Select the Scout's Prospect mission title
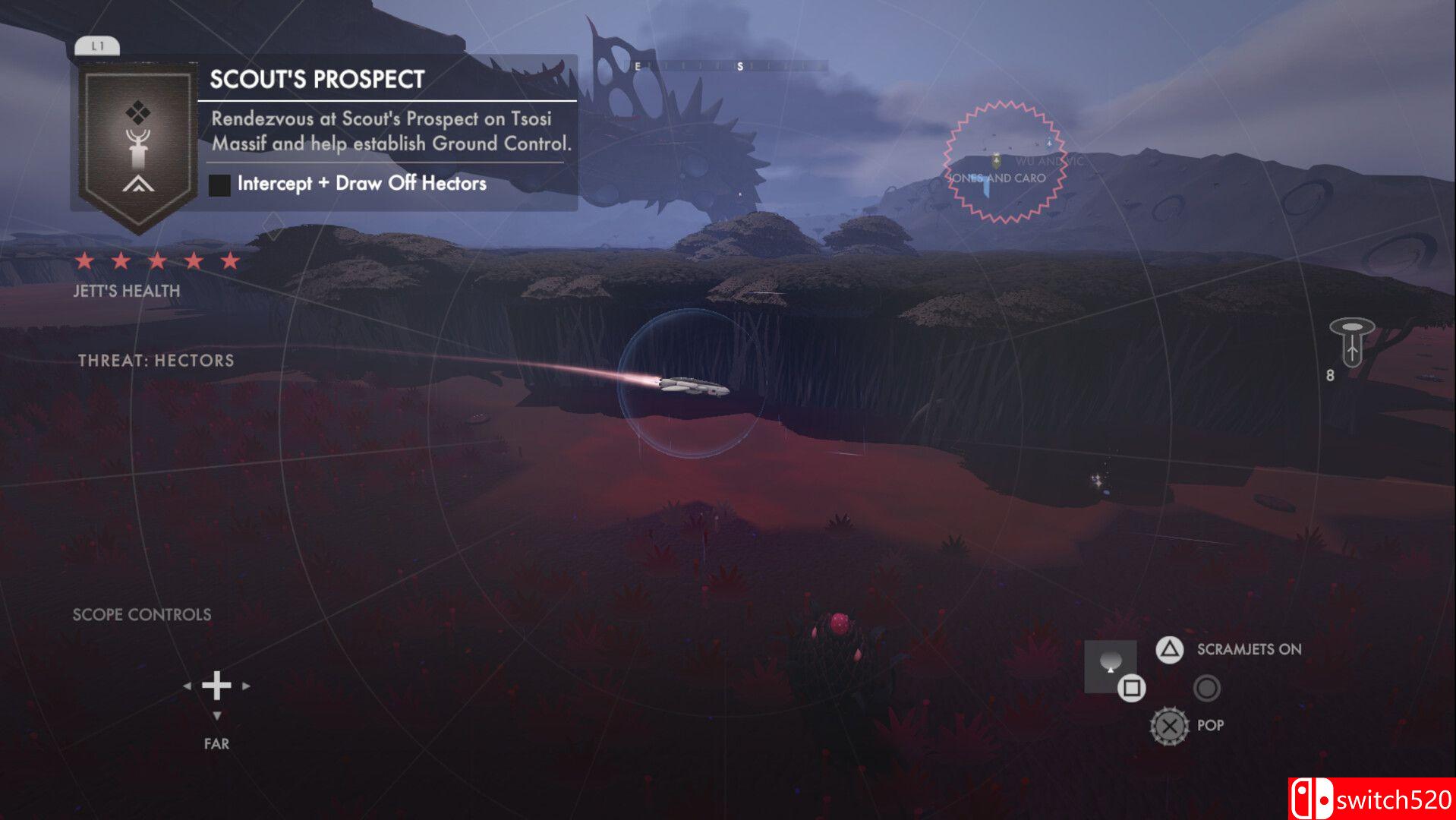Image resolution: width=1456 pixels, height=820 pixels. pyautogui.click(x=317, y=80)
